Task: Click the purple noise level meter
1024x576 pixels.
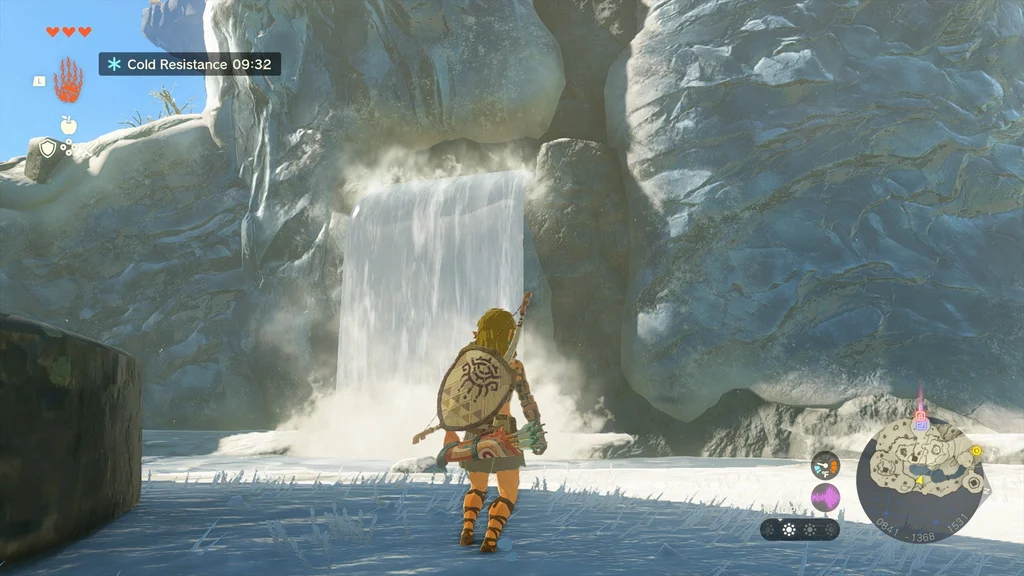Action: [x=825, y=497]
